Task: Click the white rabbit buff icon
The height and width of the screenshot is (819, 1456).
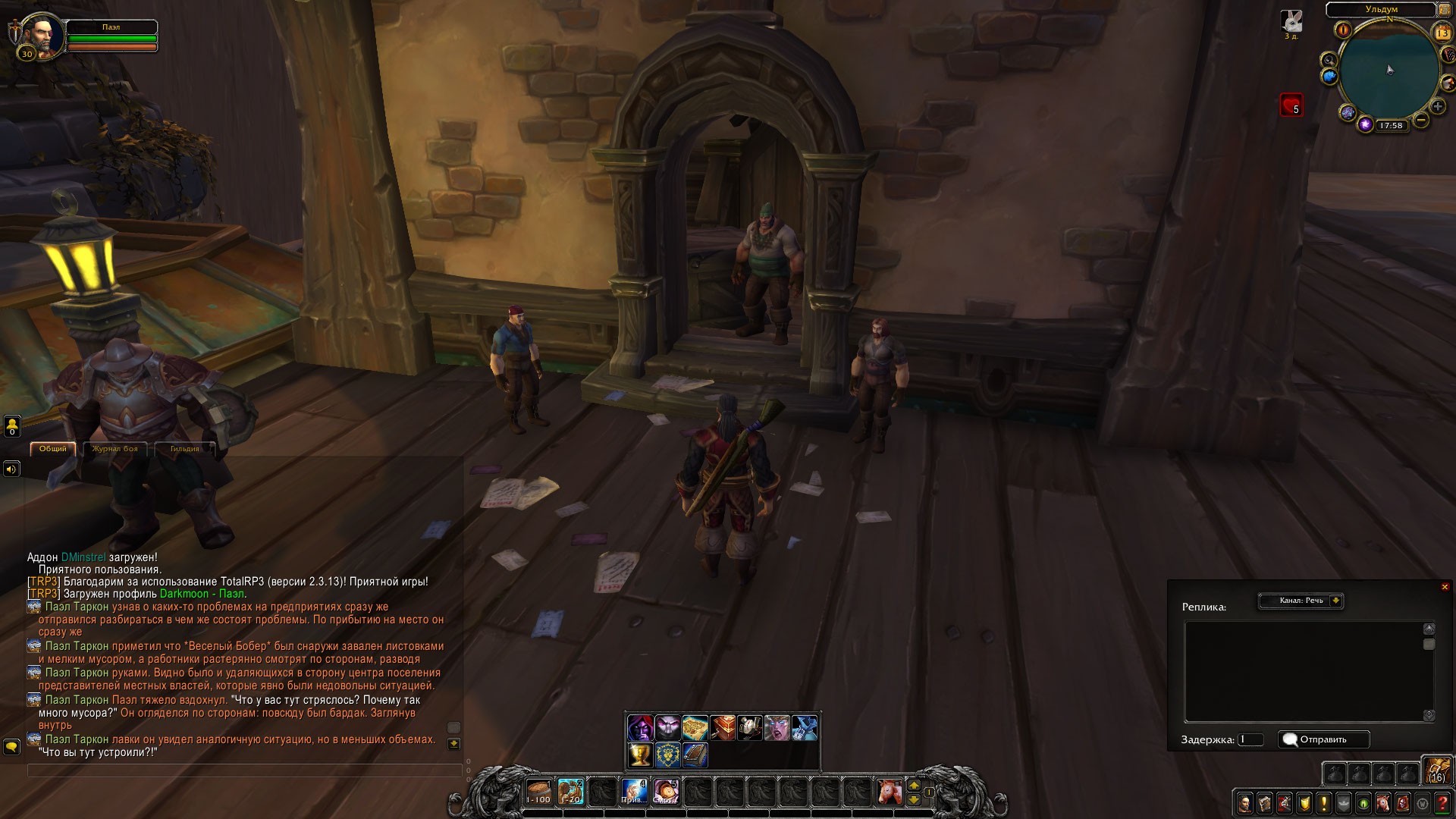Action: (x=1291, y=21)
